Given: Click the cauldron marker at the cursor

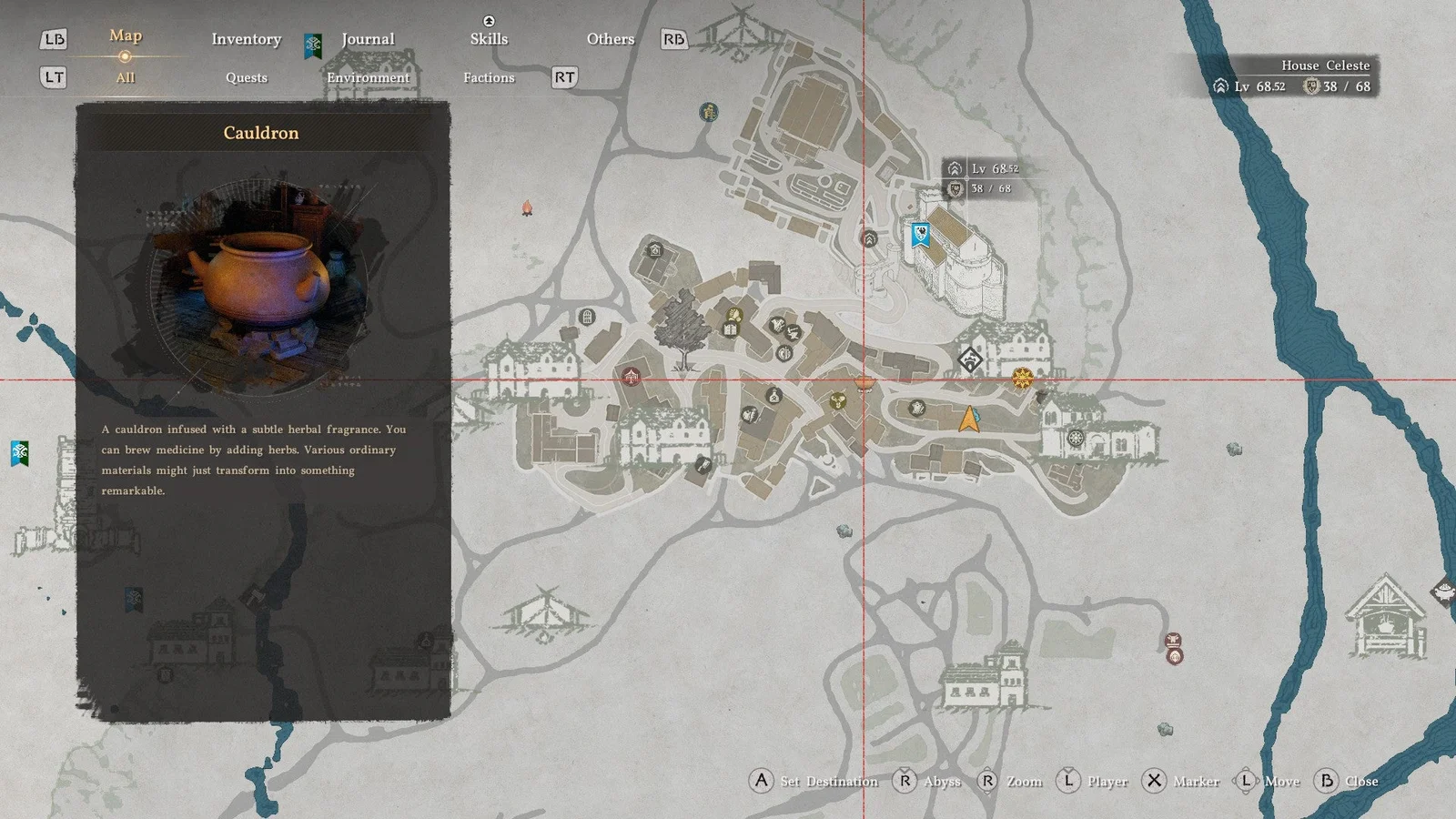Looking at the screenshot, I should point(864,382).
